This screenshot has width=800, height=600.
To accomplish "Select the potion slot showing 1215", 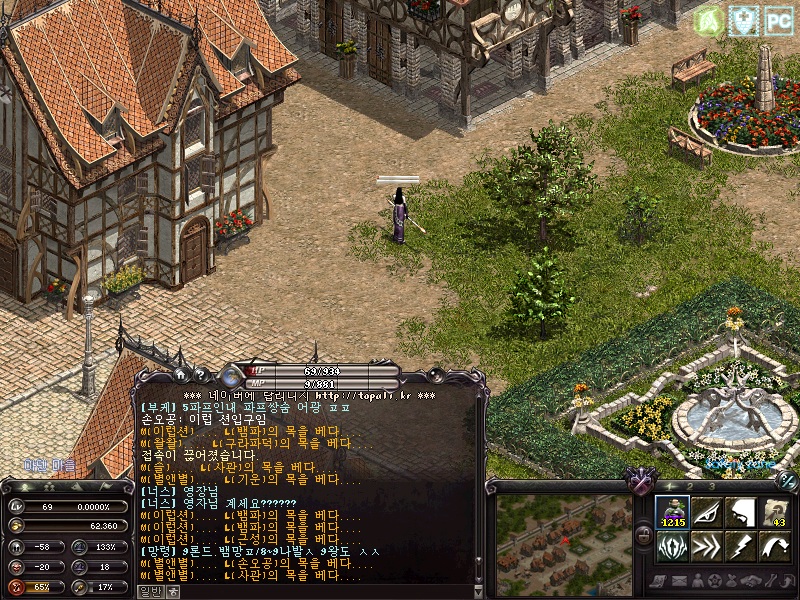I will (672, 513).
